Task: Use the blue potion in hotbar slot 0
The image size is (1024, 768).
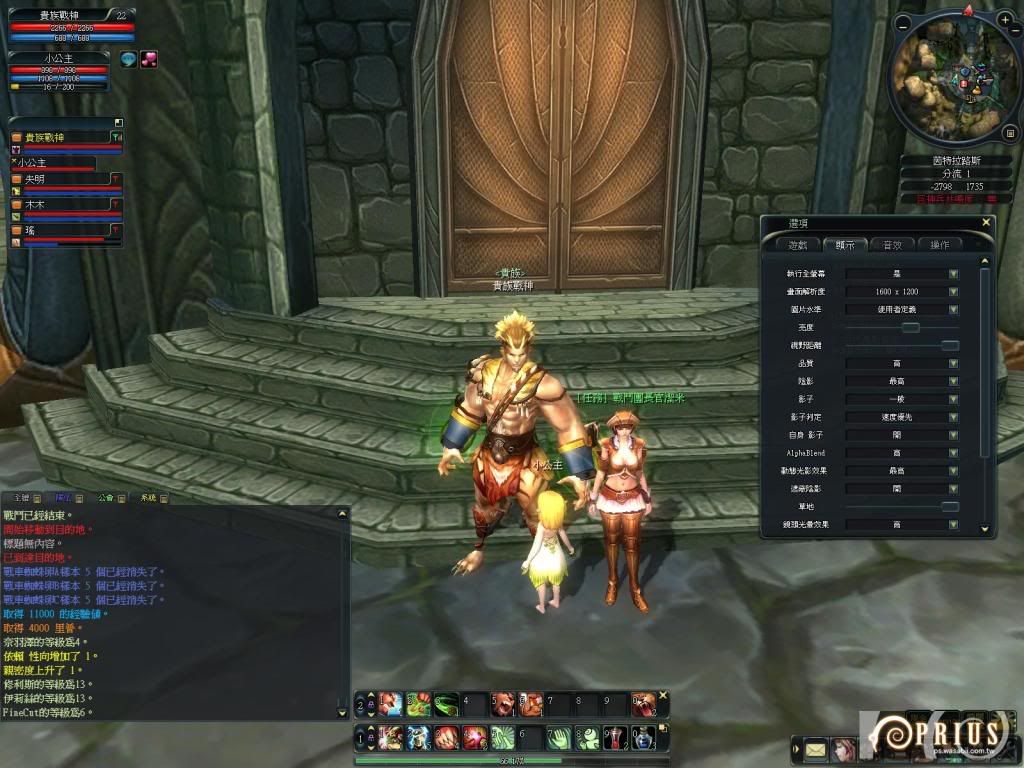Action: (643, 738)
